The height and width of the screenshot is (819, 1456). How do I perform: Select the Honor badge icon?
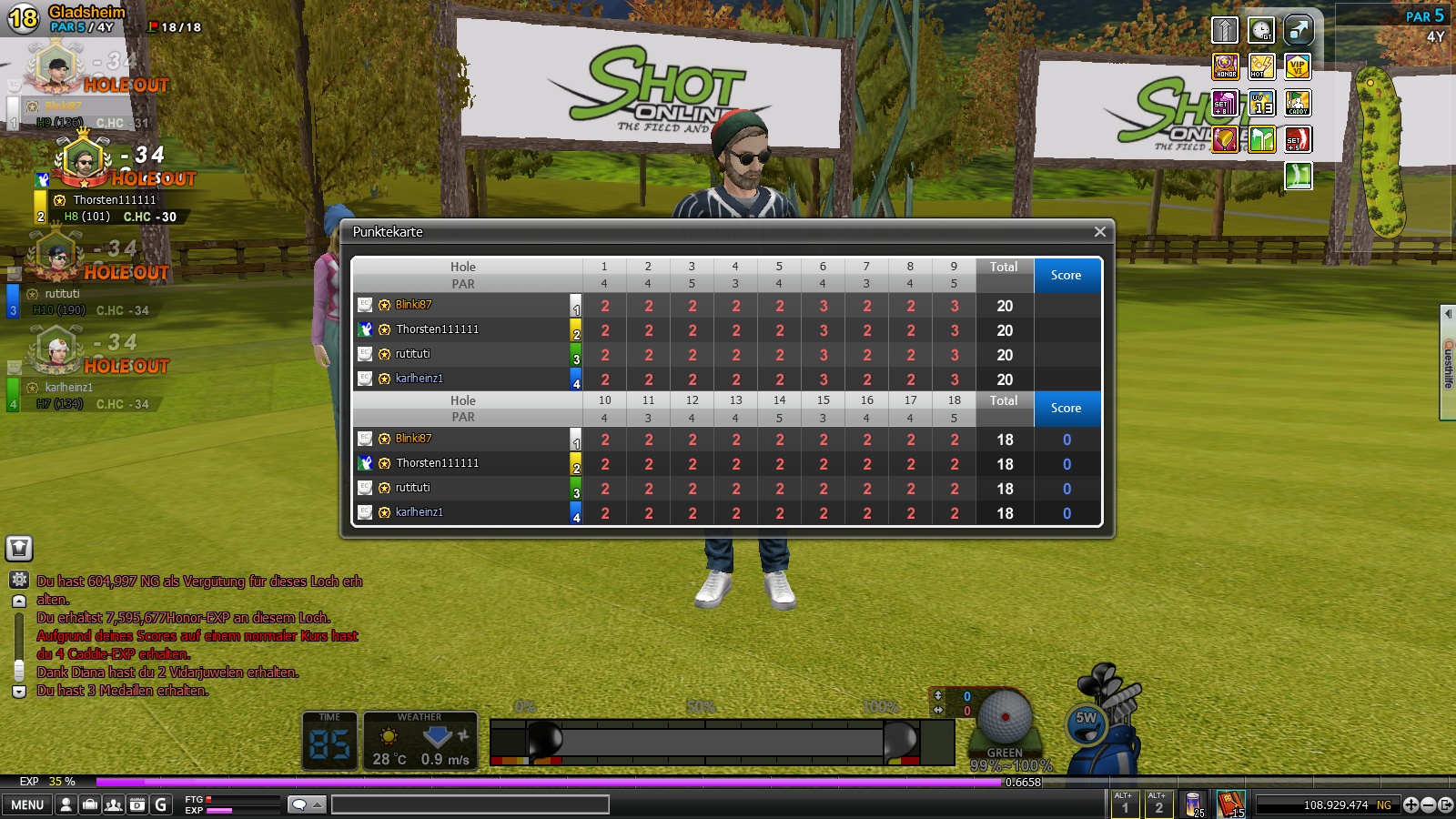click(x=1225, y=66)
